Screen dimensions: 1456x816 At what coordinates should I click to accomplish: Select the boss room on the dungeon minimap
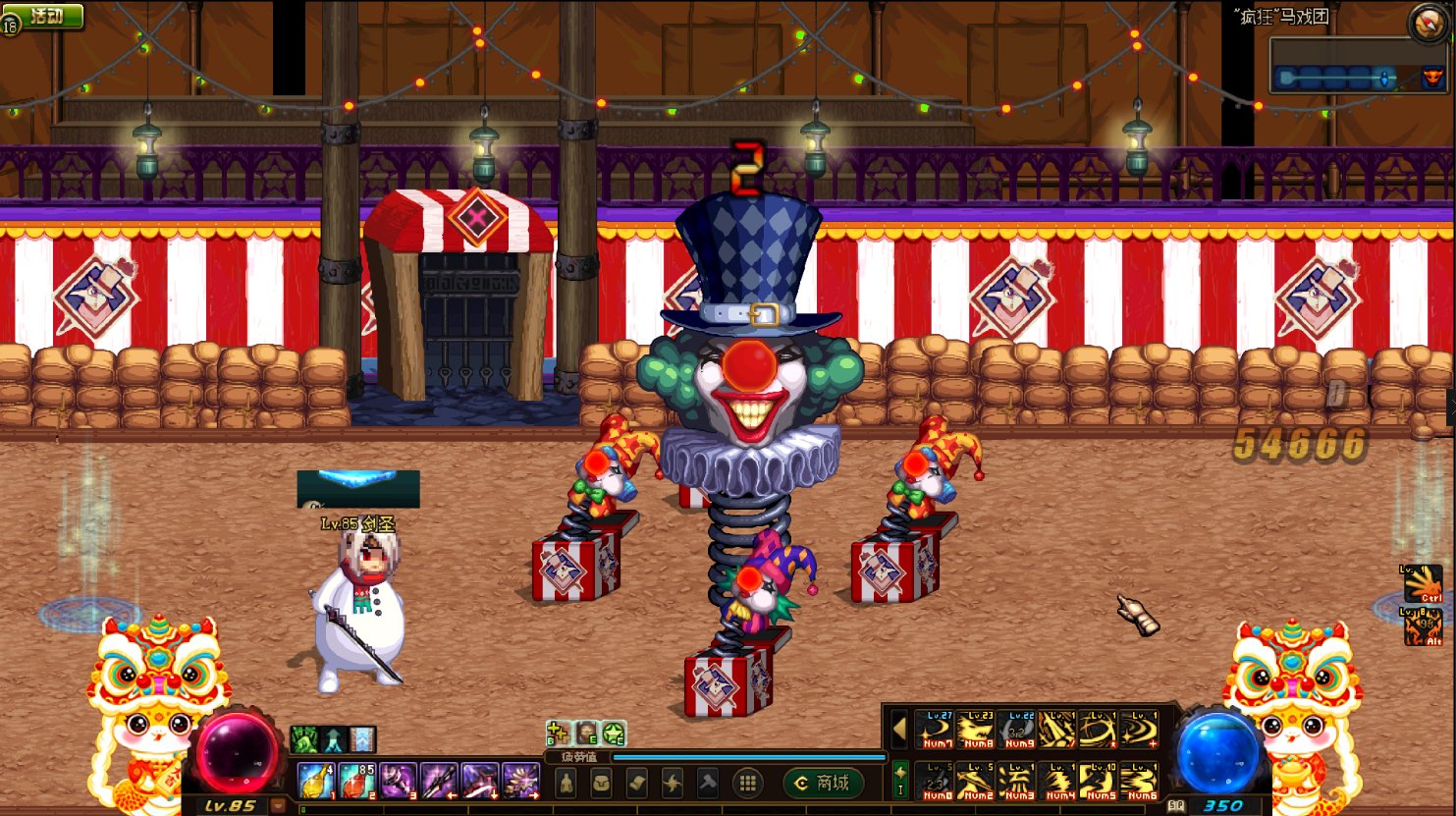pyautogui.click(x=1433, y=78)
